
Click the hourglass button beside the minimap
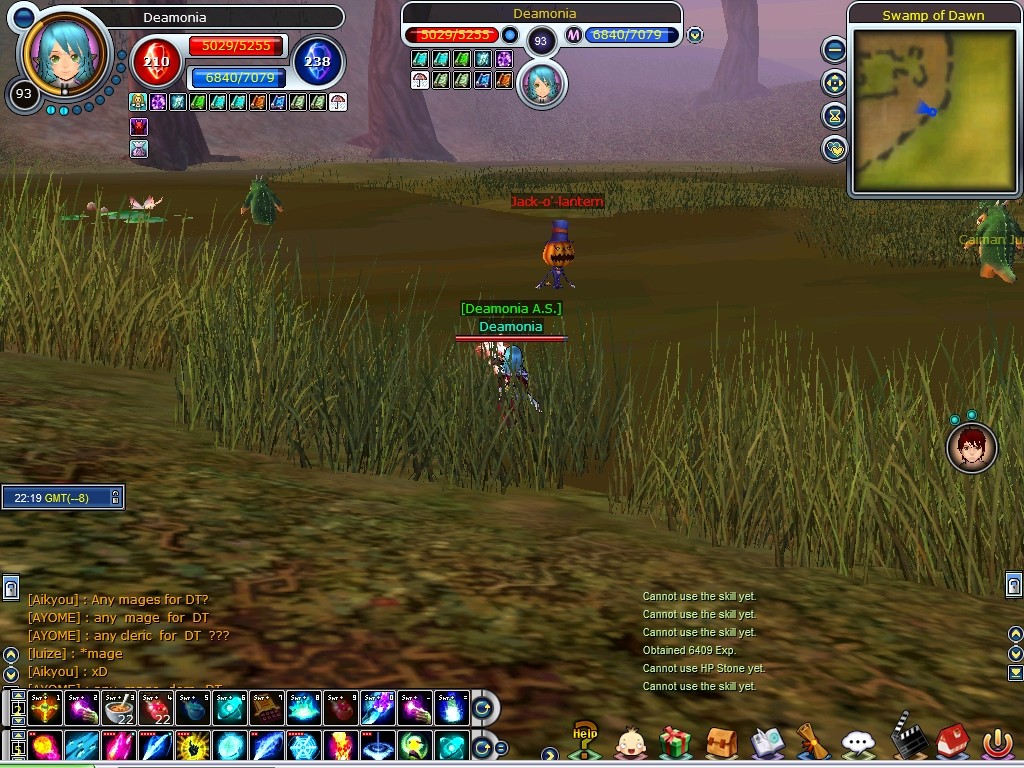(834, 116)
